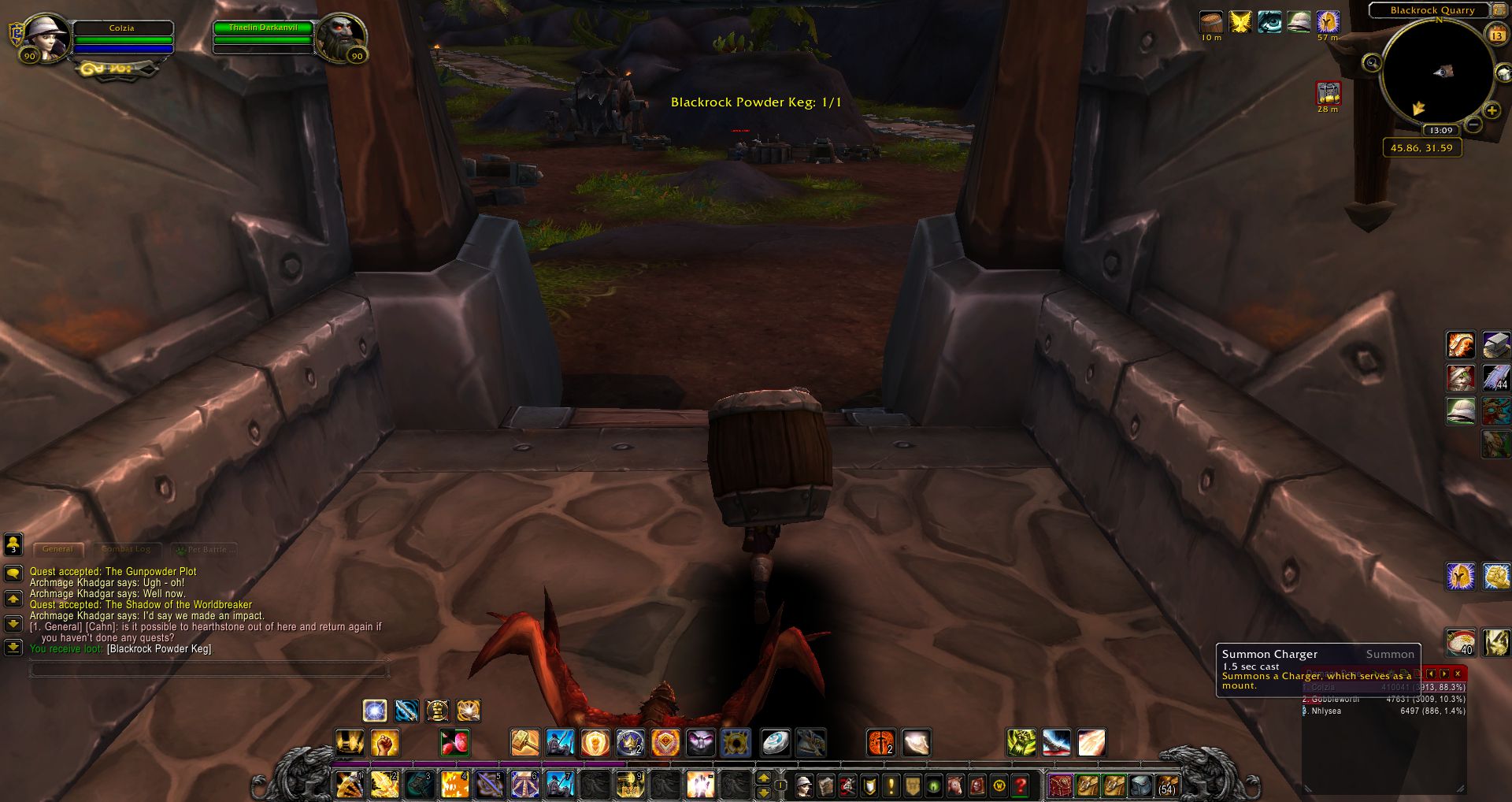This screenshot has width=1512, height=802.
Task: Click the red-bordered debuff icon showing 28 m
Action: (1329, 94)
